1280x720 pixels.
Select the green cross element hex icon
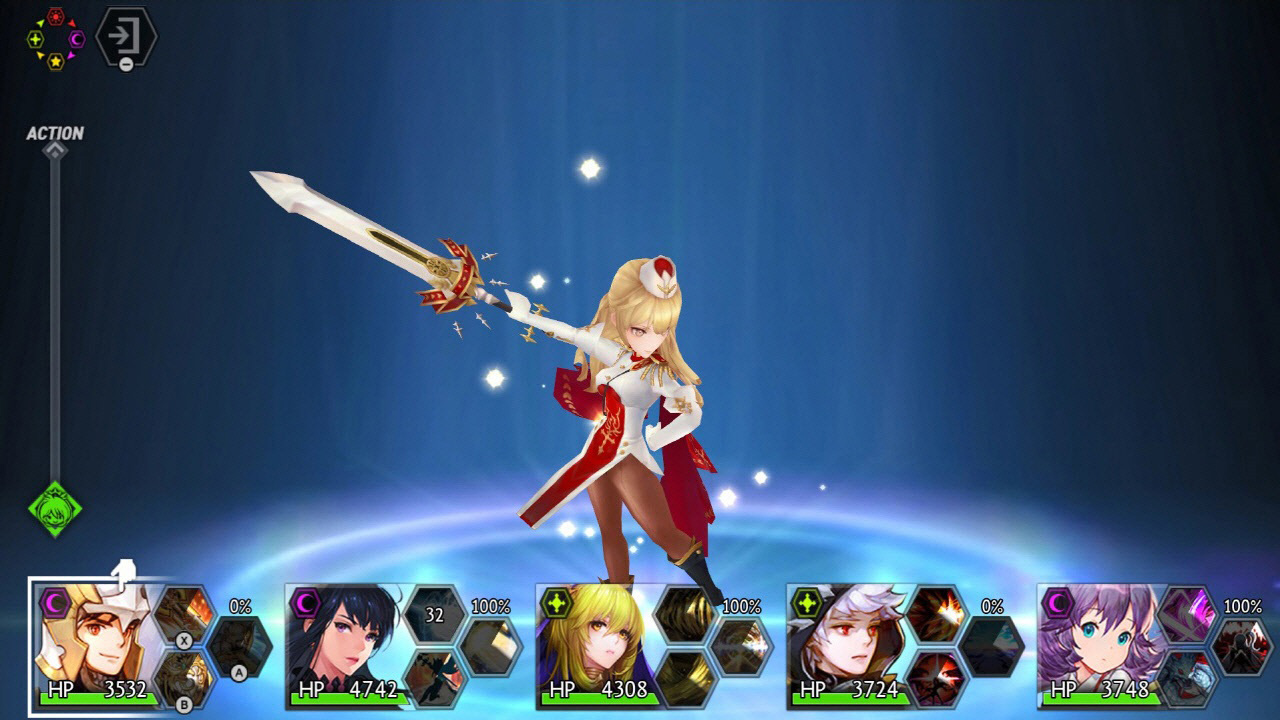click(34, 39)
